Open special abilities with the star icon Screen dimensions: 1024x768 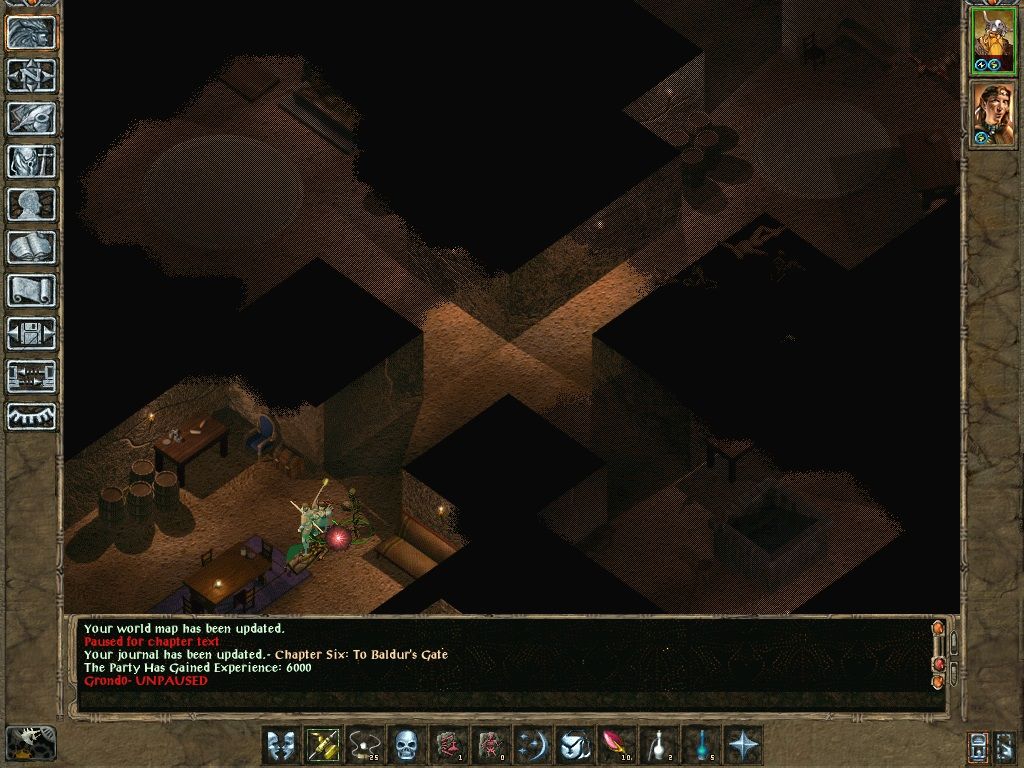click(x=742, y=745)
